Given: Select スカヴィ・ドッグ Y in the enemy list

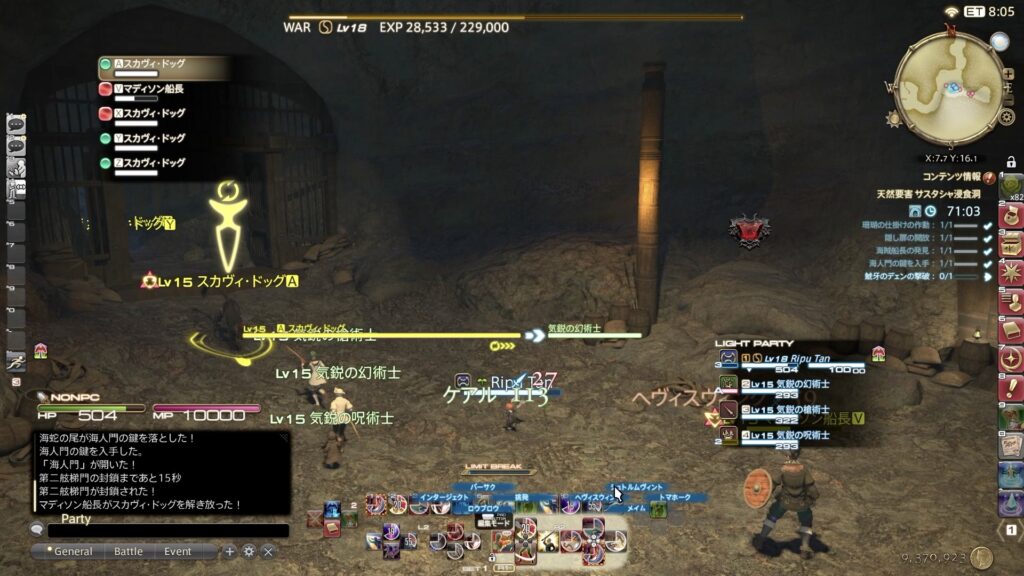Looking at the screenshot, I should point(153,138).
